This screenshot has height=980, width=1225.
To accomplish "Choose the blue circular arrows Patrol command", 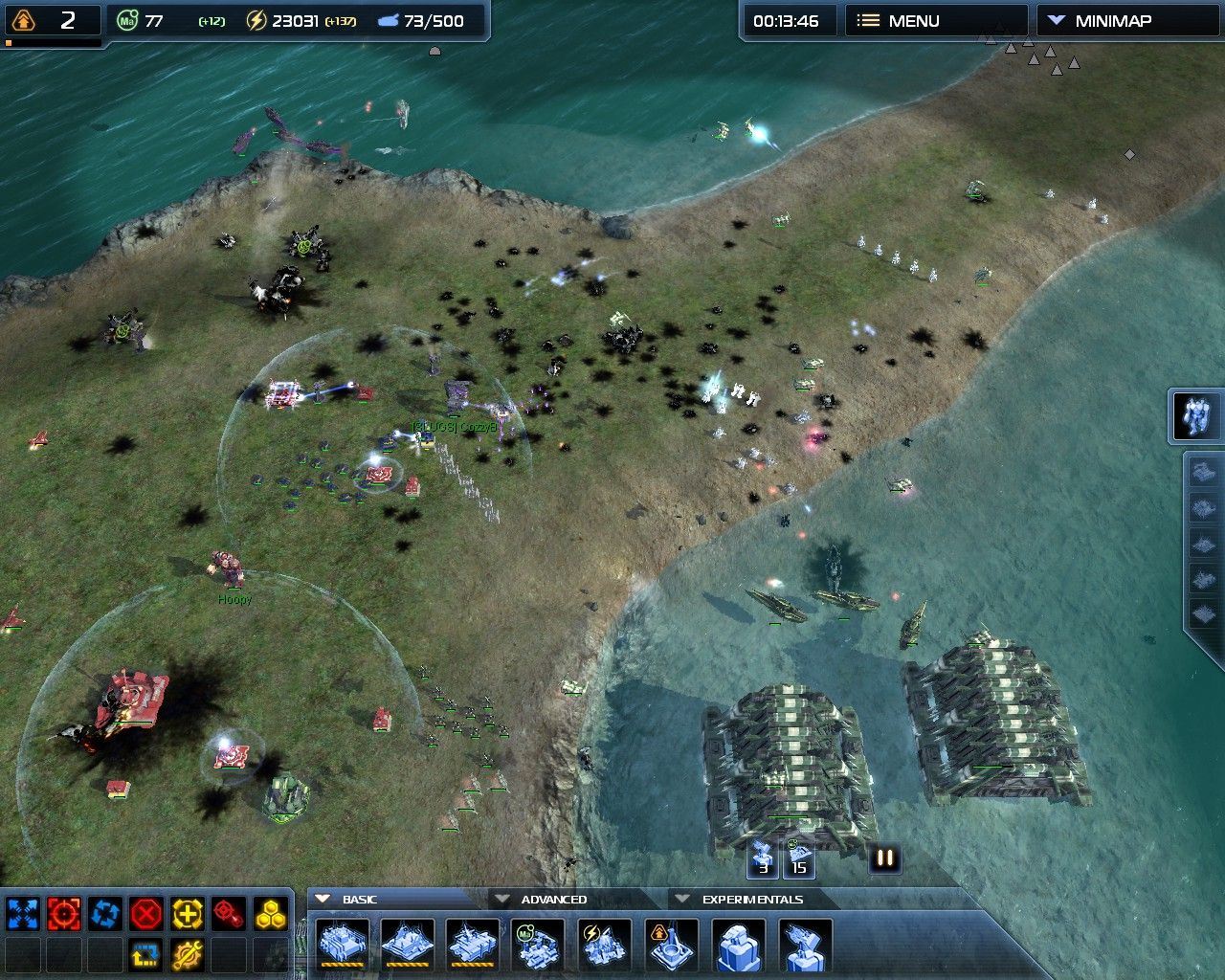I will tap(105, 914).
